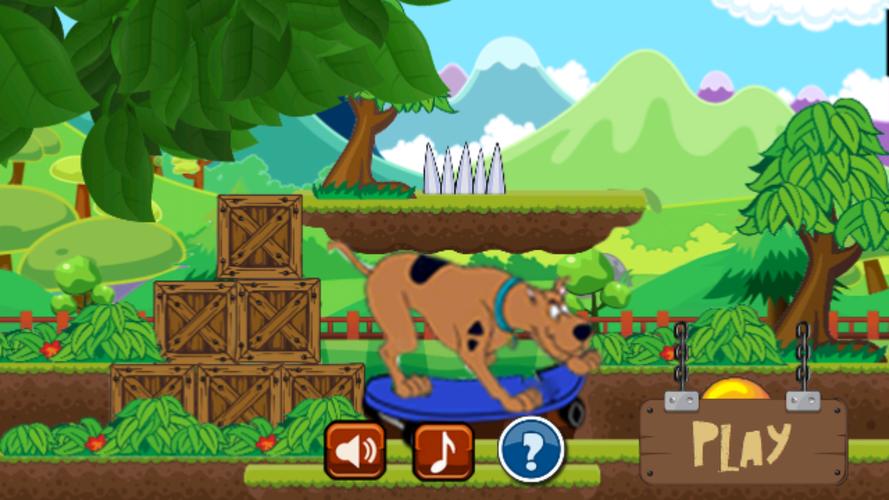The image size is (889, 500).
Task: Start the game with the PLAY sign
Action: (742, 441)
